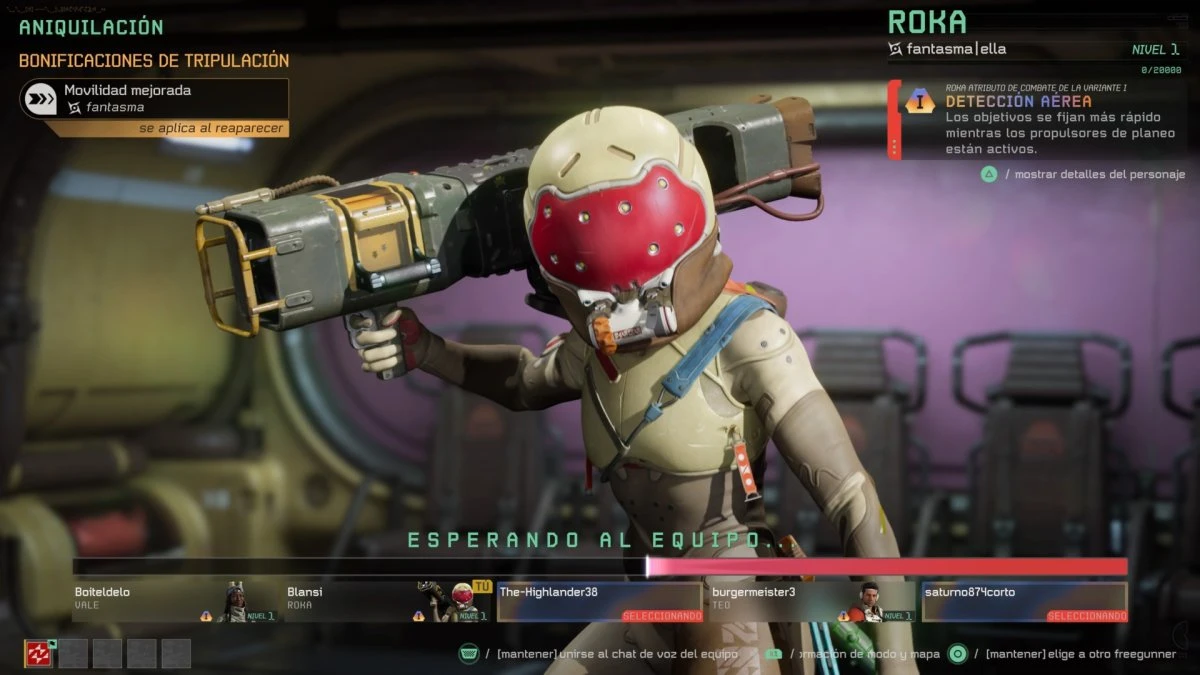Open the Movilidad mejorada crew bonus

coord(154,98)
